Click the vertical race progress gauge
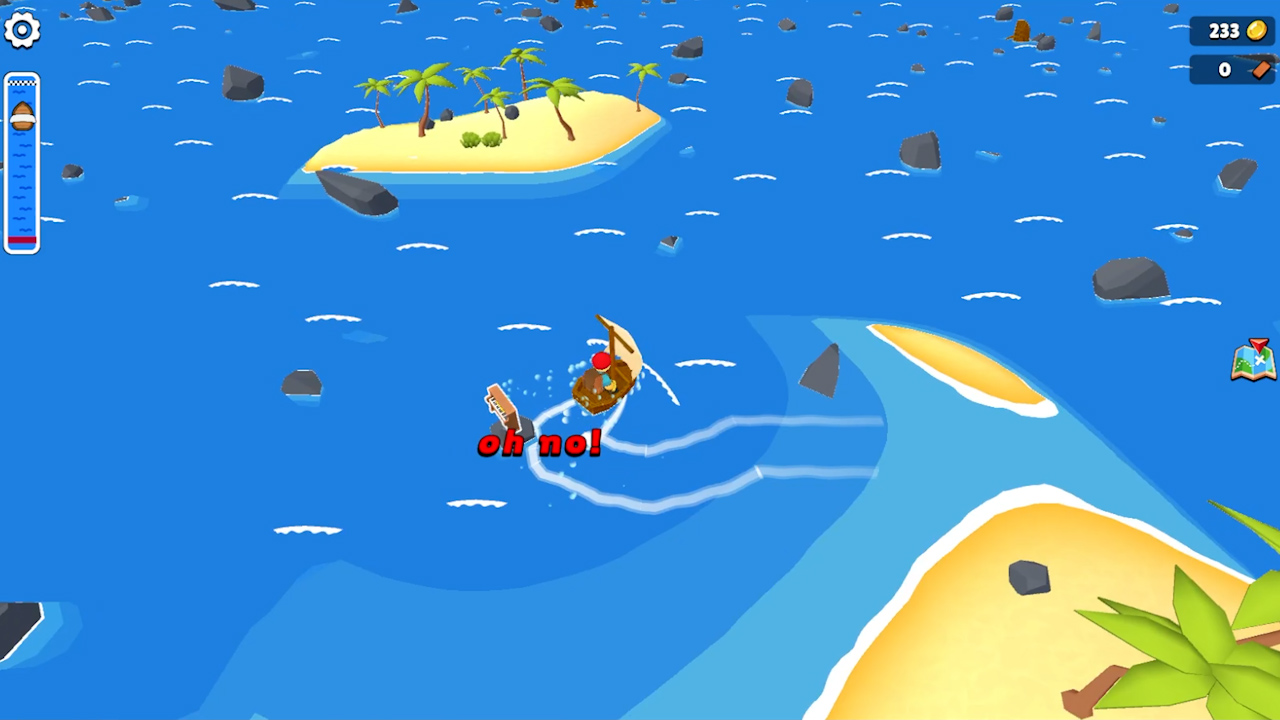 click(21, 160)
